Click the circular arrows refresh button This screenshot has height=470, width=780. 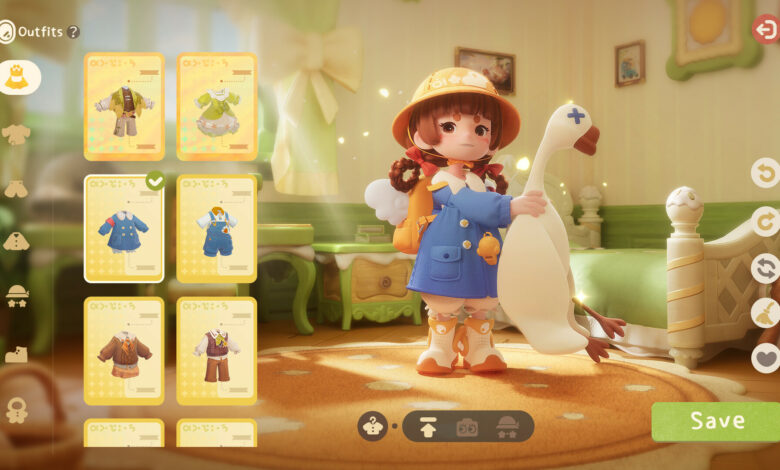[x=765, y=268]
